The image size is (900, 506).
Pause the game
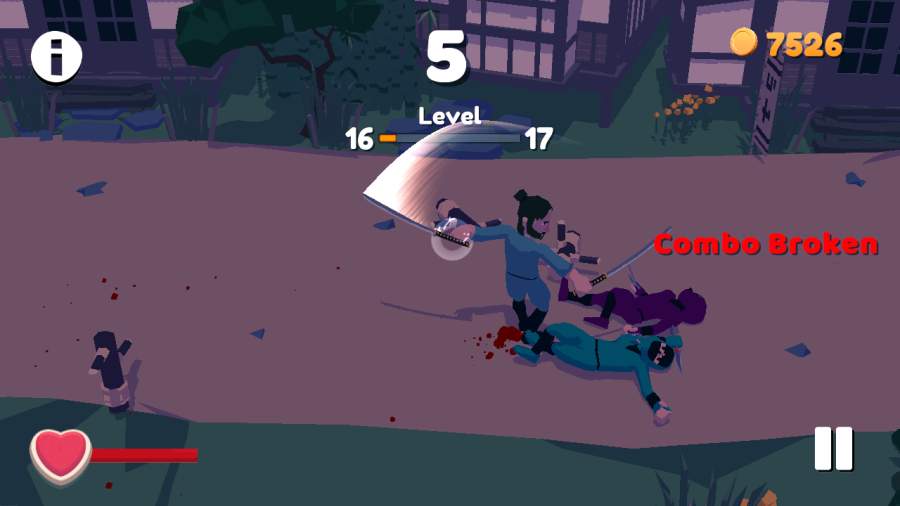pyautogui.click(x=833, y=448)
